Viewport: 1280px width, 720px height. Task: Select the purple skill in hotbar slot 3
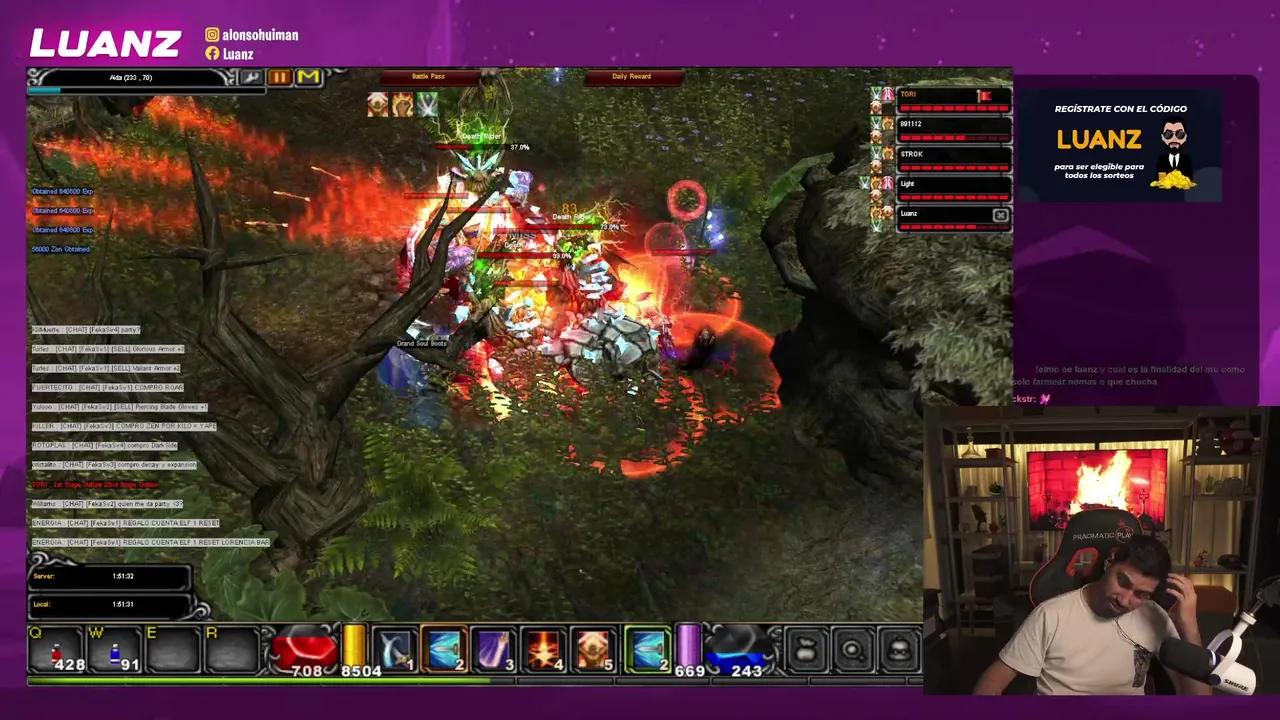pos(492,650)
